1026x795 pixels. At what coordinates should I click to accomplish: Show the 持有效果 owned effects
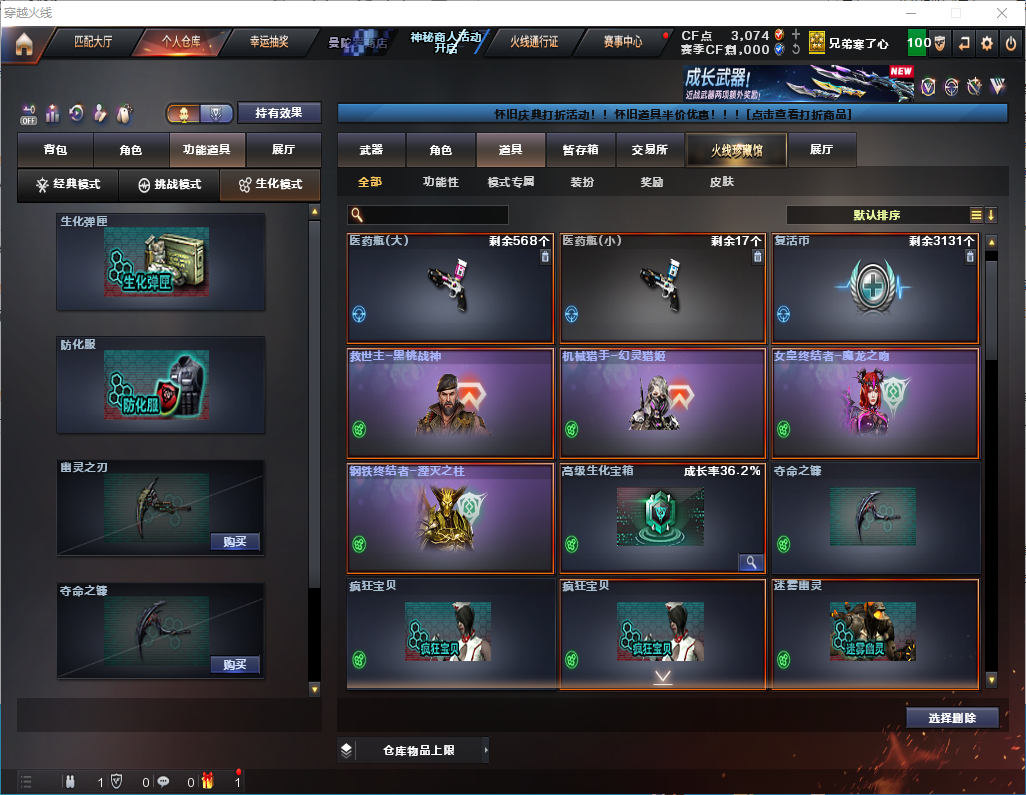(279, 113)
